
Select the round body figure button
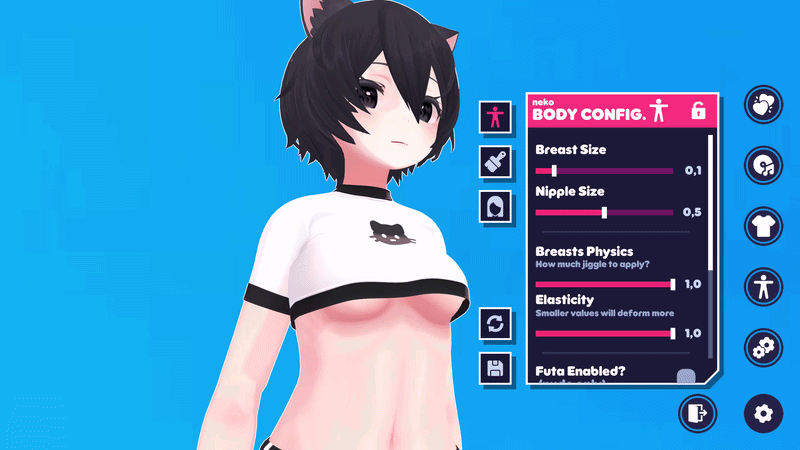pyautogui.click(x=763, y=287)
